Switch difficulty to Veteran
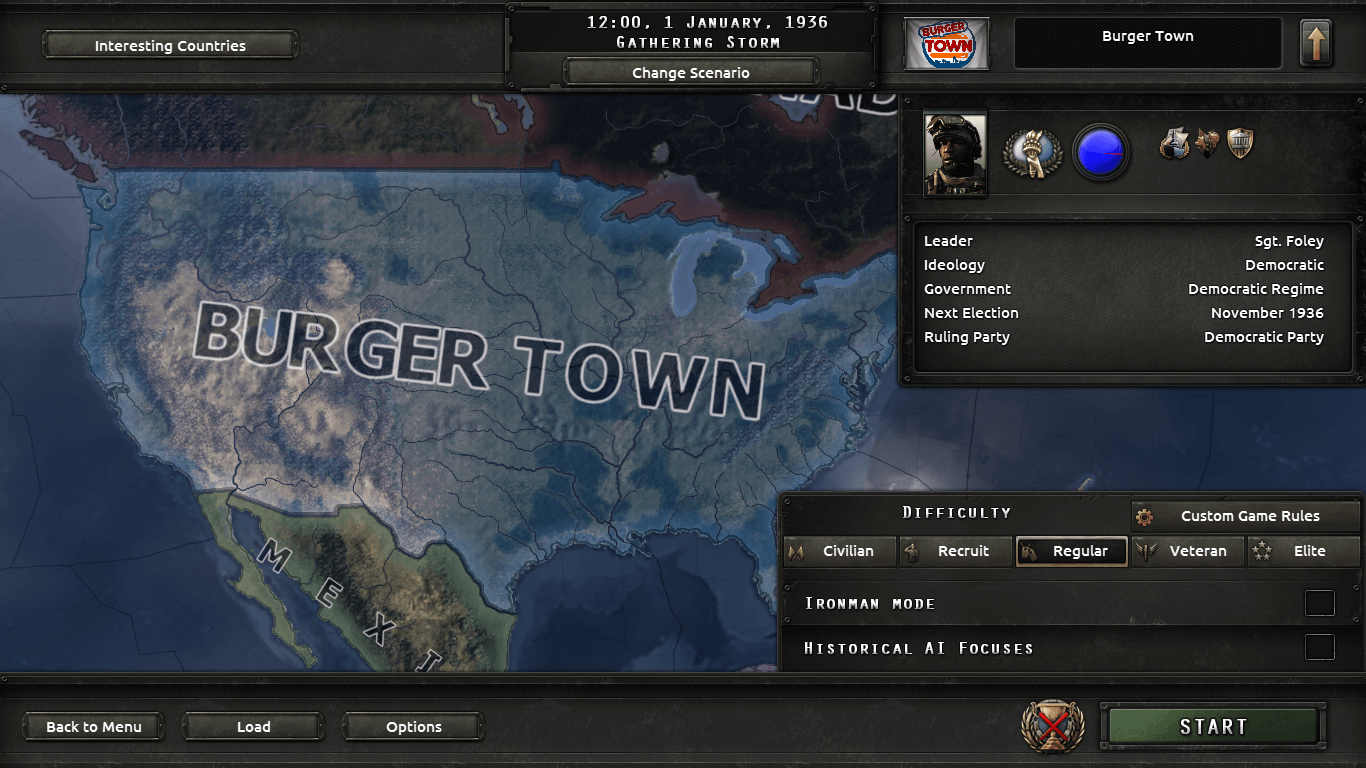The image size is (1366, 768). point(1188,551)
